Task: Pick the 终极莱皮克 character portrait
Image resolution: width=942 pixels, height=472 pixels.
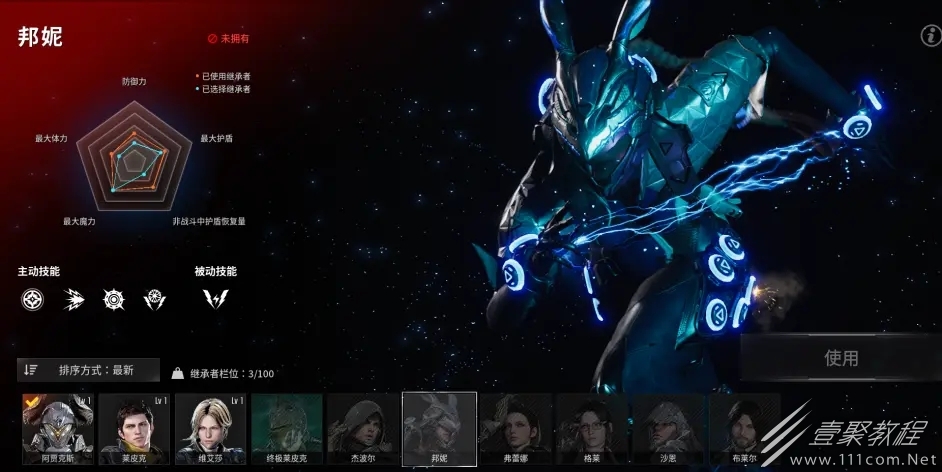Action: point(287,428)
